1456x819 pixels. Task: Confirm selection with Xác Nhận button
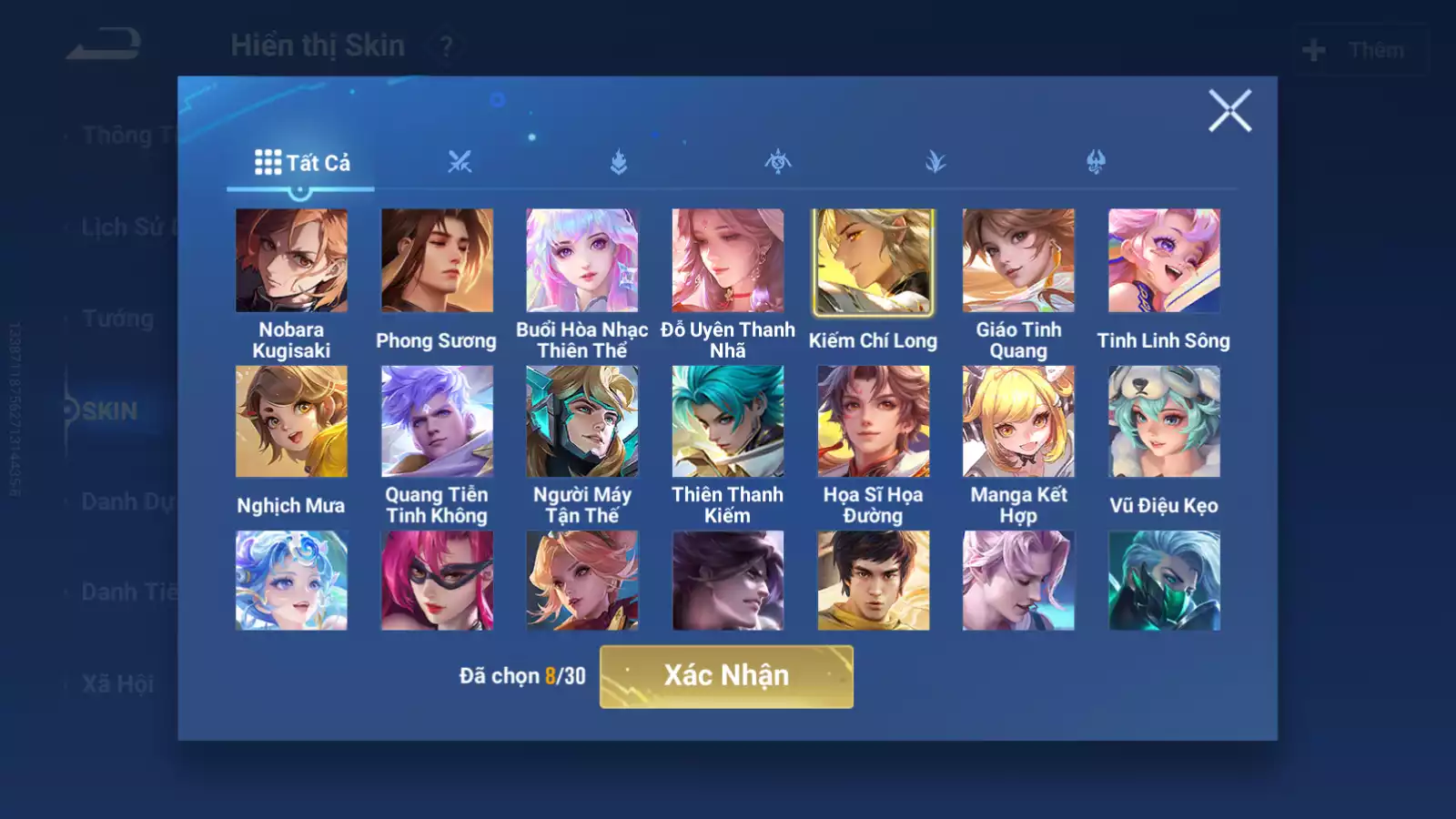[x=726, y=676]
